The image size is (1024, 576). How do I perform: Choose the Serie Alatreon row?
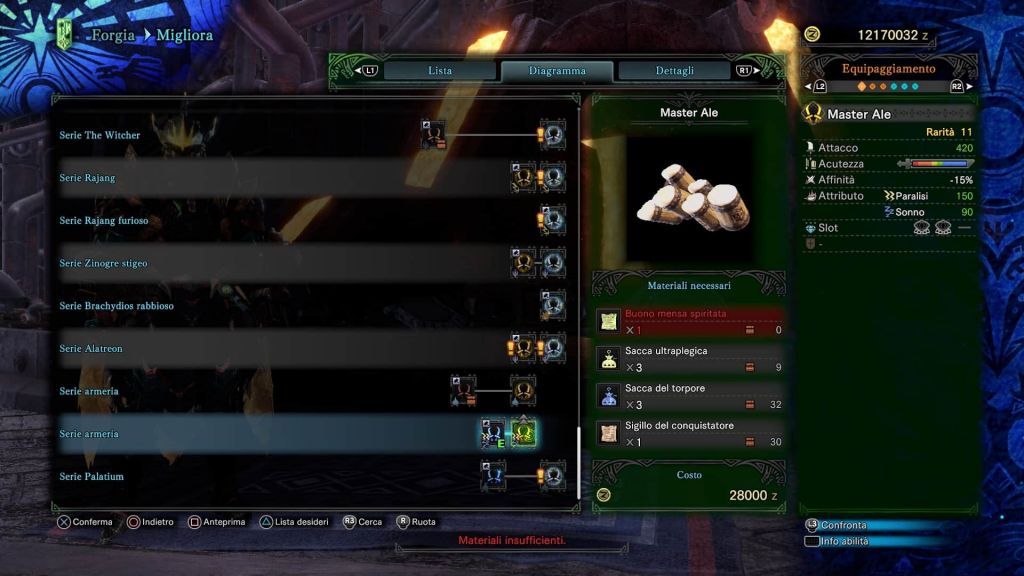pos(91,348)
